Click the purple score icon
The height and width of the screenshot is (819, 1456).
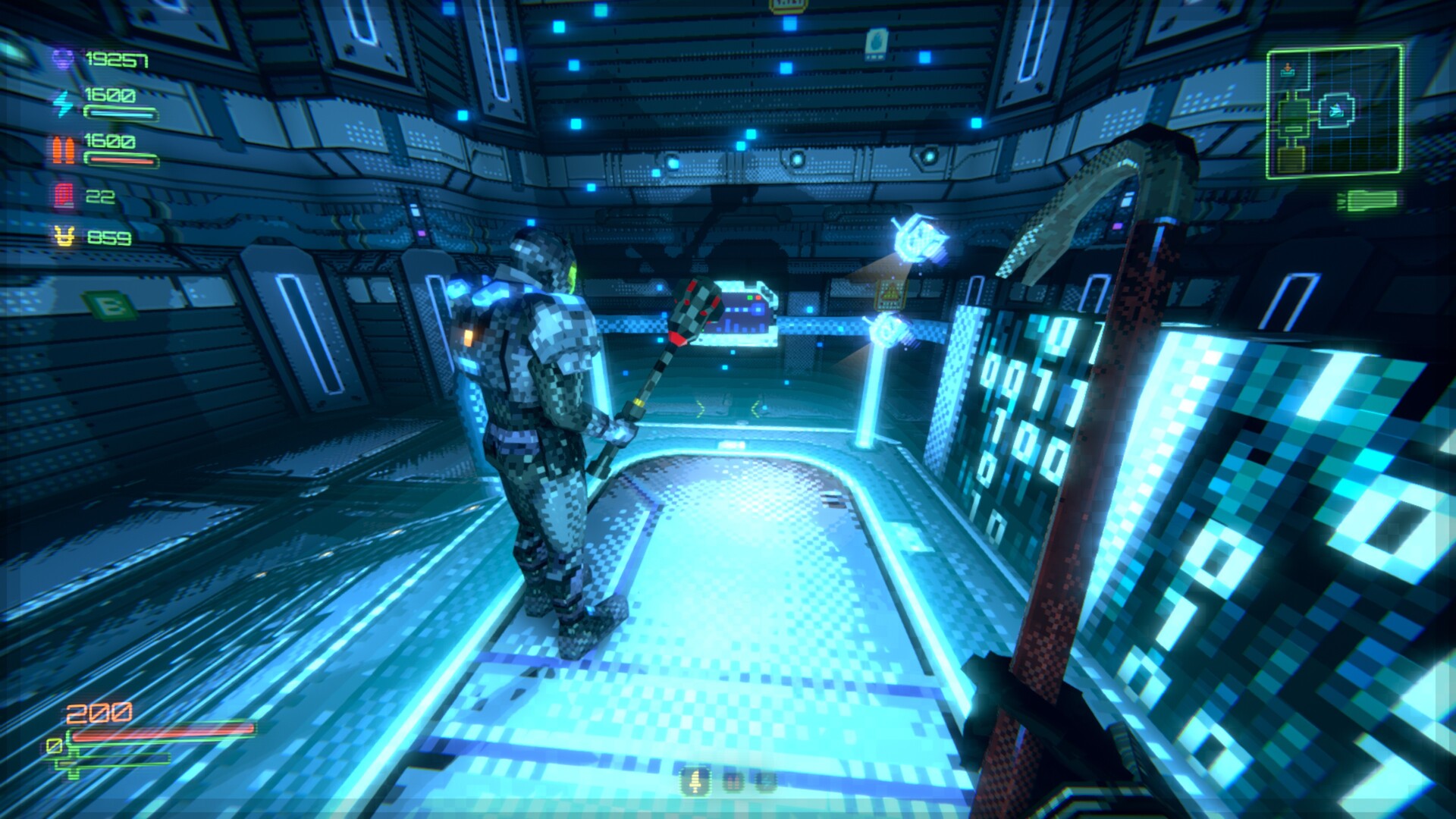pyautogui.click(x=64, y=59)
